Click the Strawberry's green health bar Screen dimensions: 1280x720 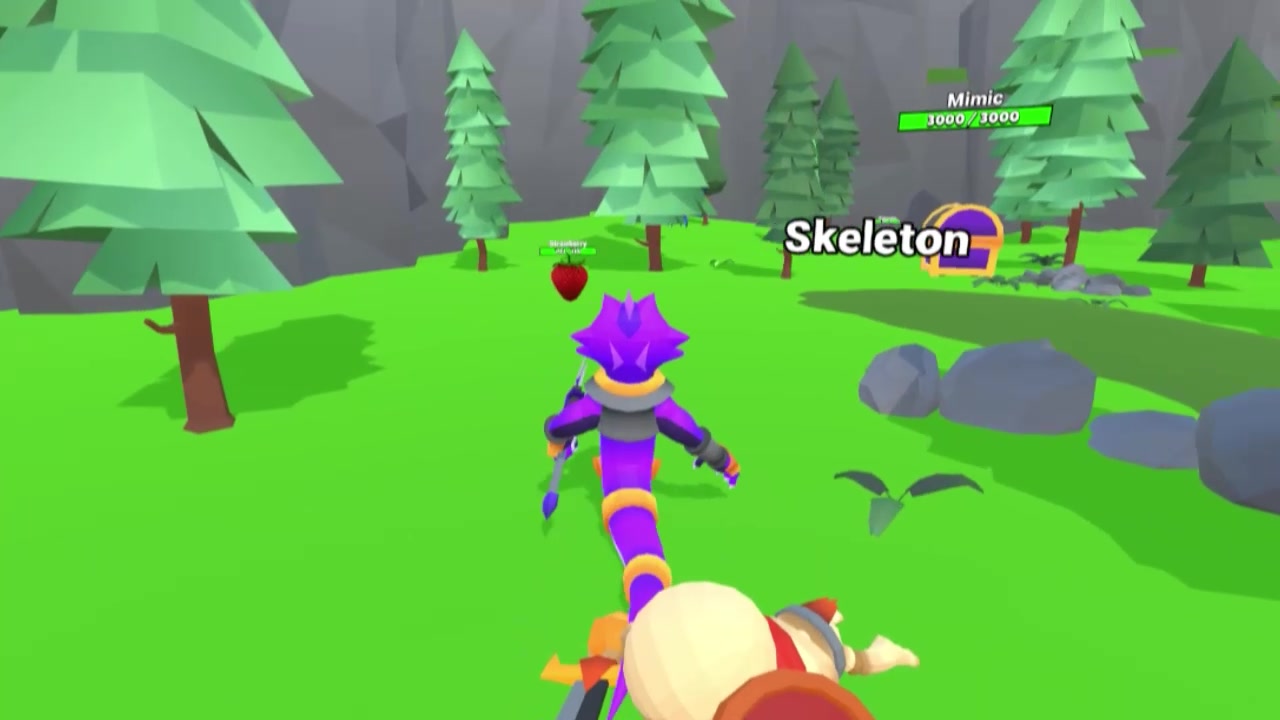tap(568, 252)
